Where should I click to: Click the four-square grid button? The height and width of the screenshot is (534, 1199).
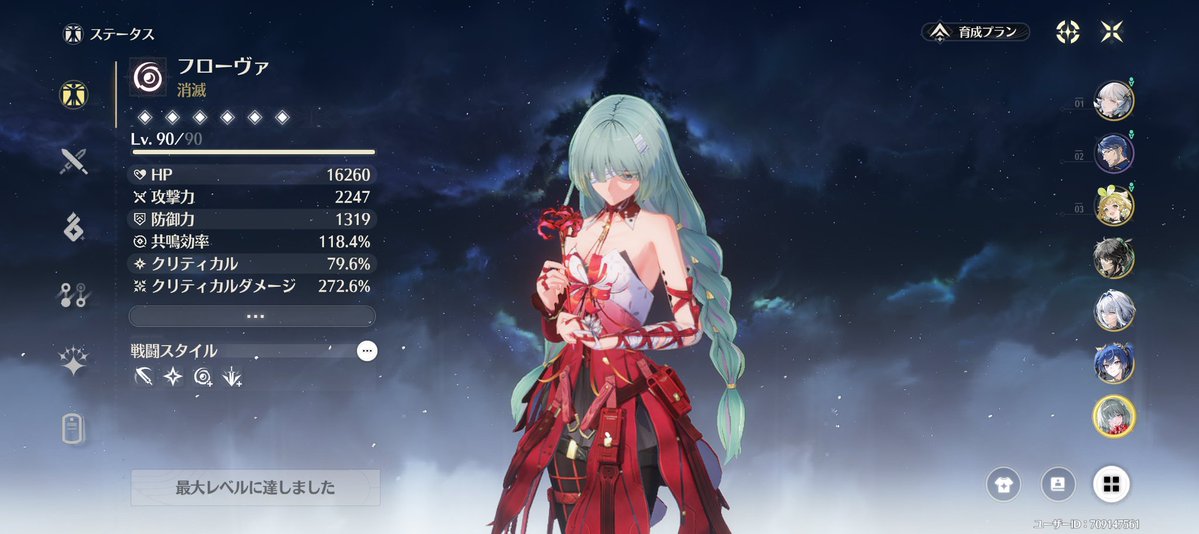click(x=1110, y=485)
